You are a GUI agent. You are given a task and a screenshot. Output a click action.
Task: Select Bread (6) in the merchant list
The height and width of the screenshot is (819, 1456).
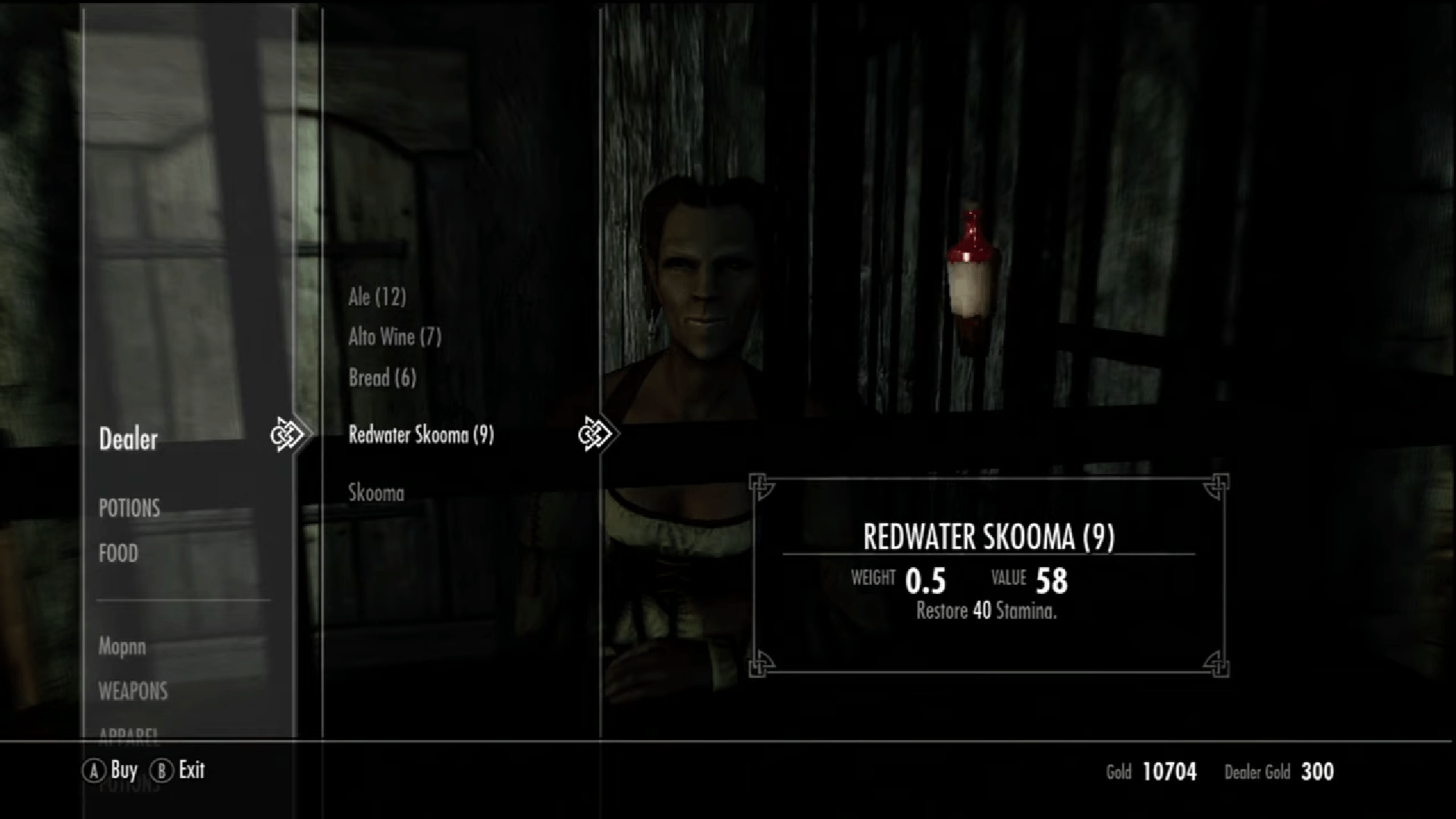[x=381, y=378]
